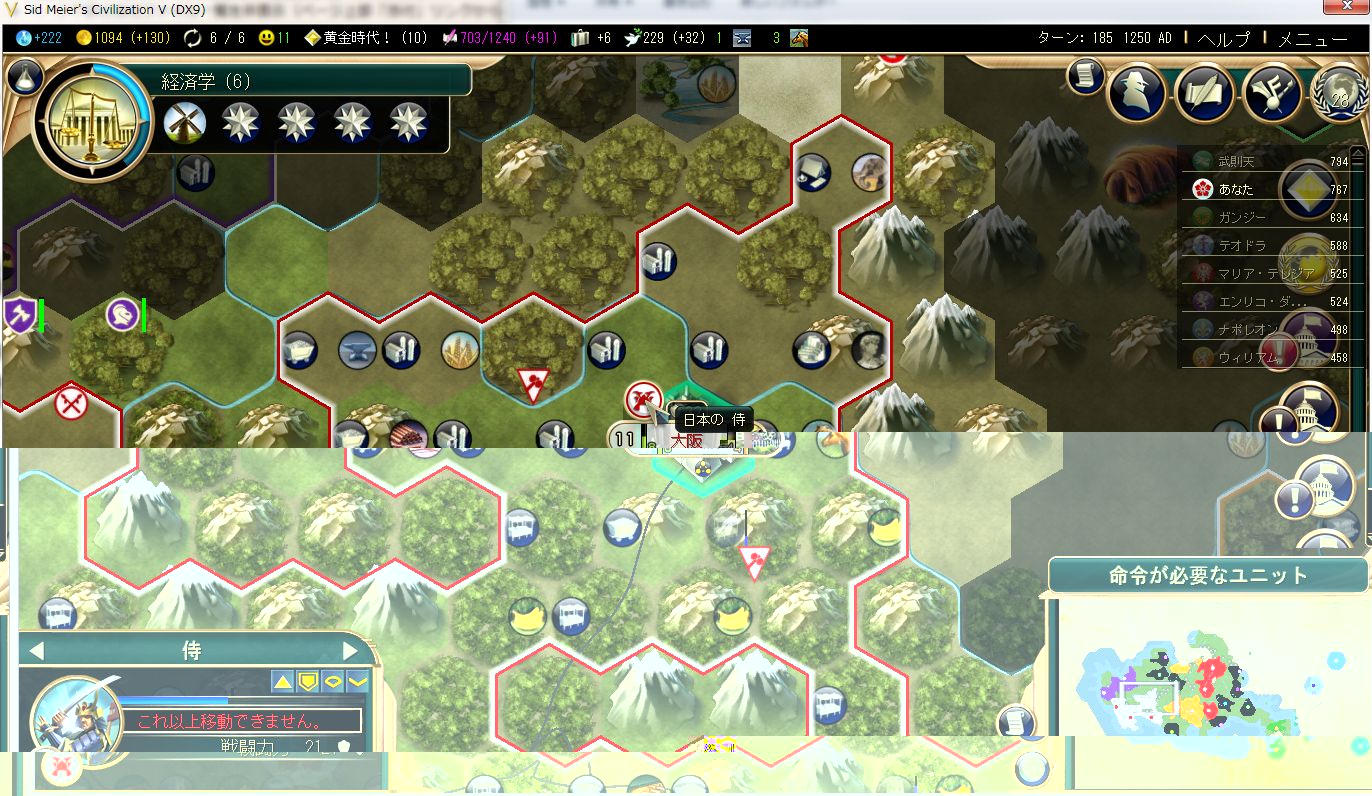
Task: Open the espionage spy silhouette button
Action: pos(1137,93)
